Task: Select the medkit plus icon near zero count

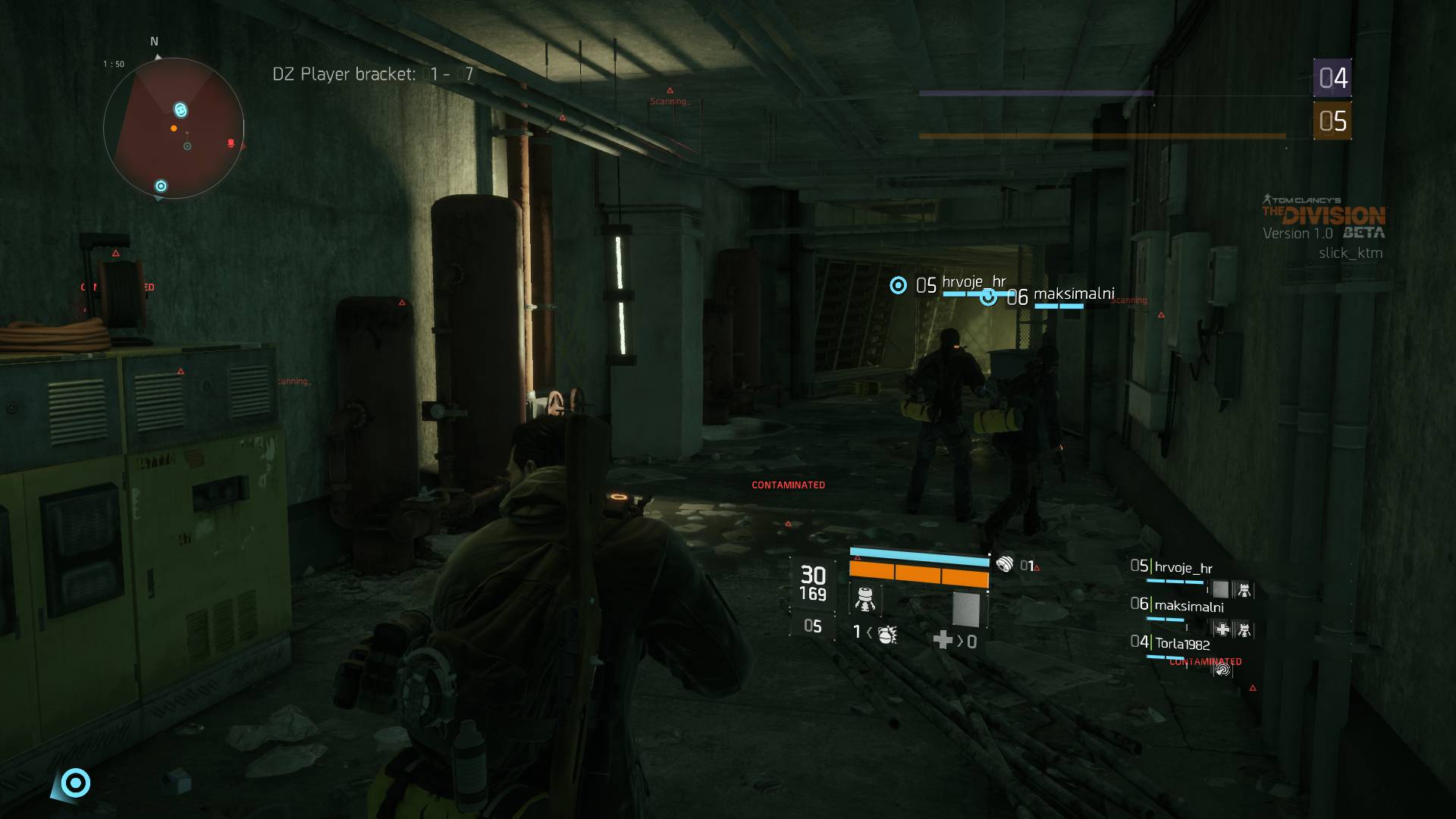Action: [943, 641]
